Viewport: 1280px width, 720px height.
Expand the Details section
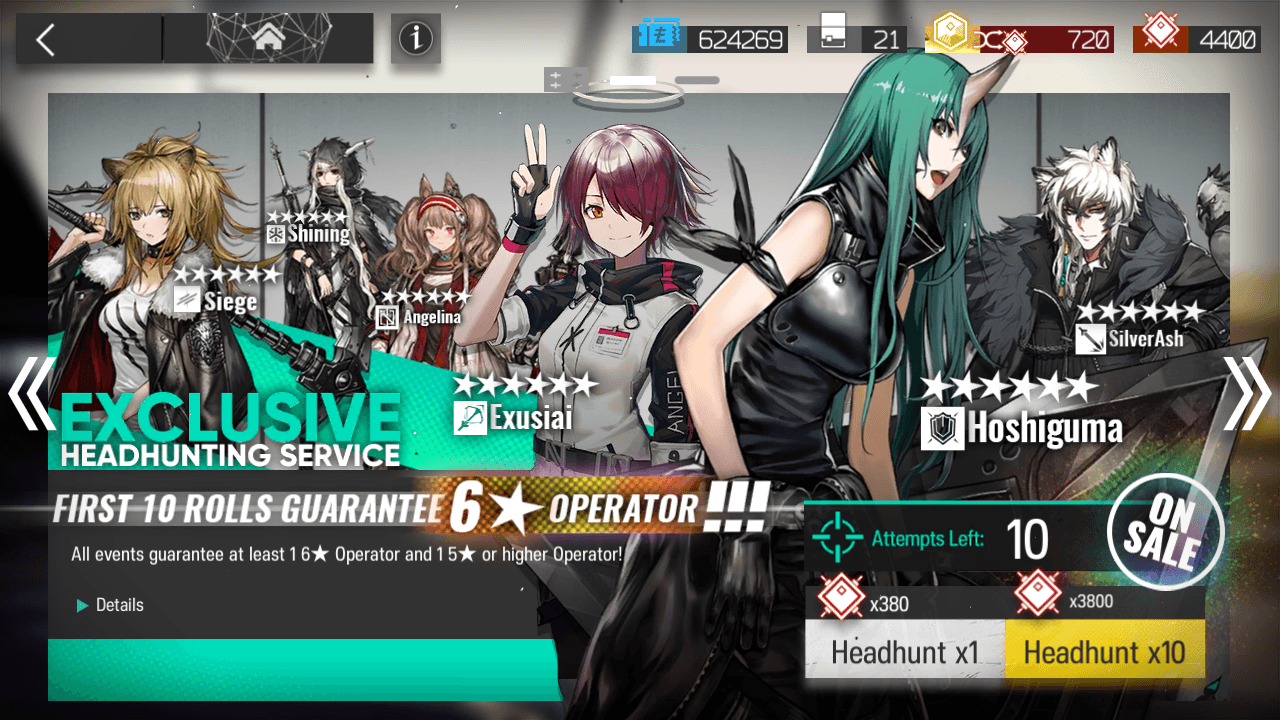coord(110,605)
